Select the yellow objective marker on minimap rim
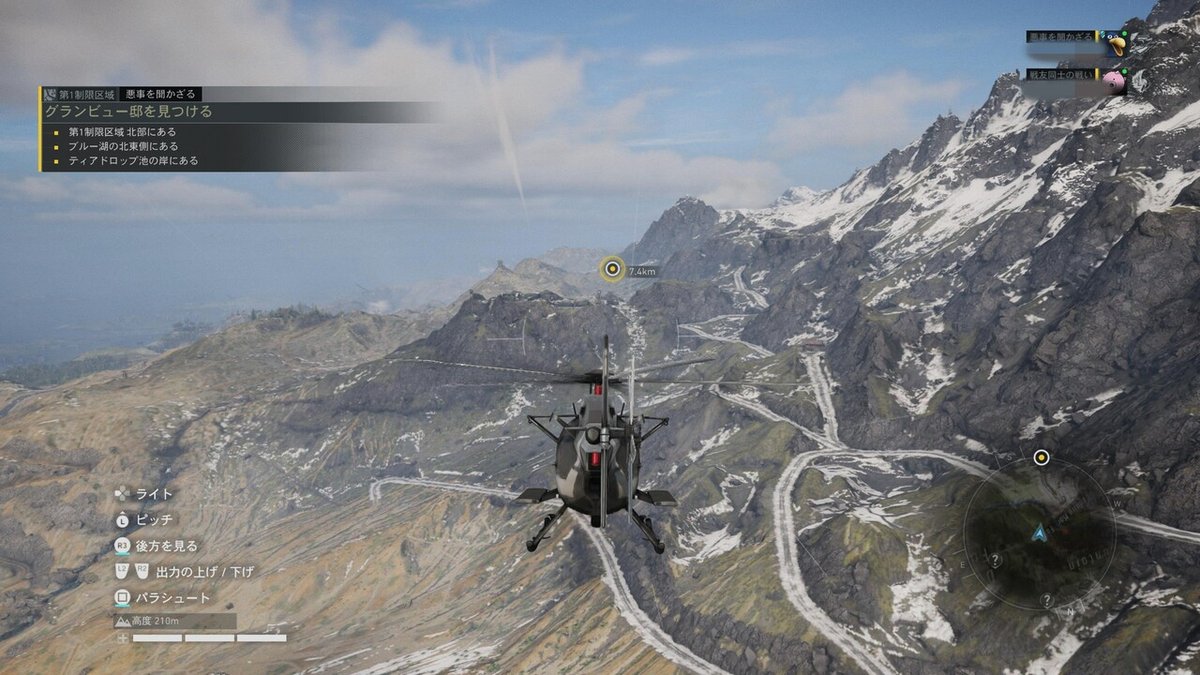 tap(1041, 458)
